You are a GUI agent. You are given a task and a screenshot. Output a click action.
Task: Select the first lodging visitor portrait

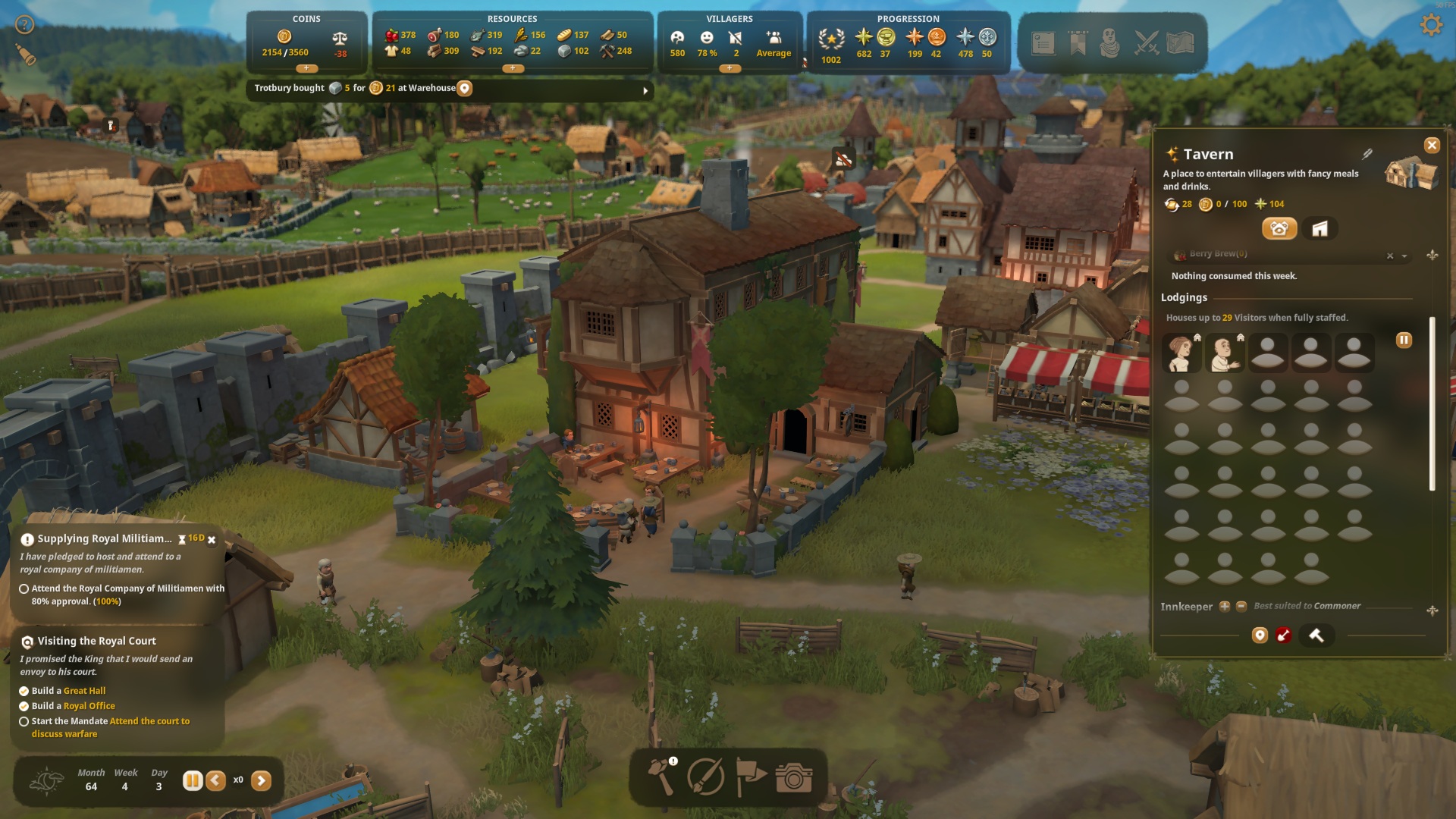pyautogui.click(x=1181, y=353)
